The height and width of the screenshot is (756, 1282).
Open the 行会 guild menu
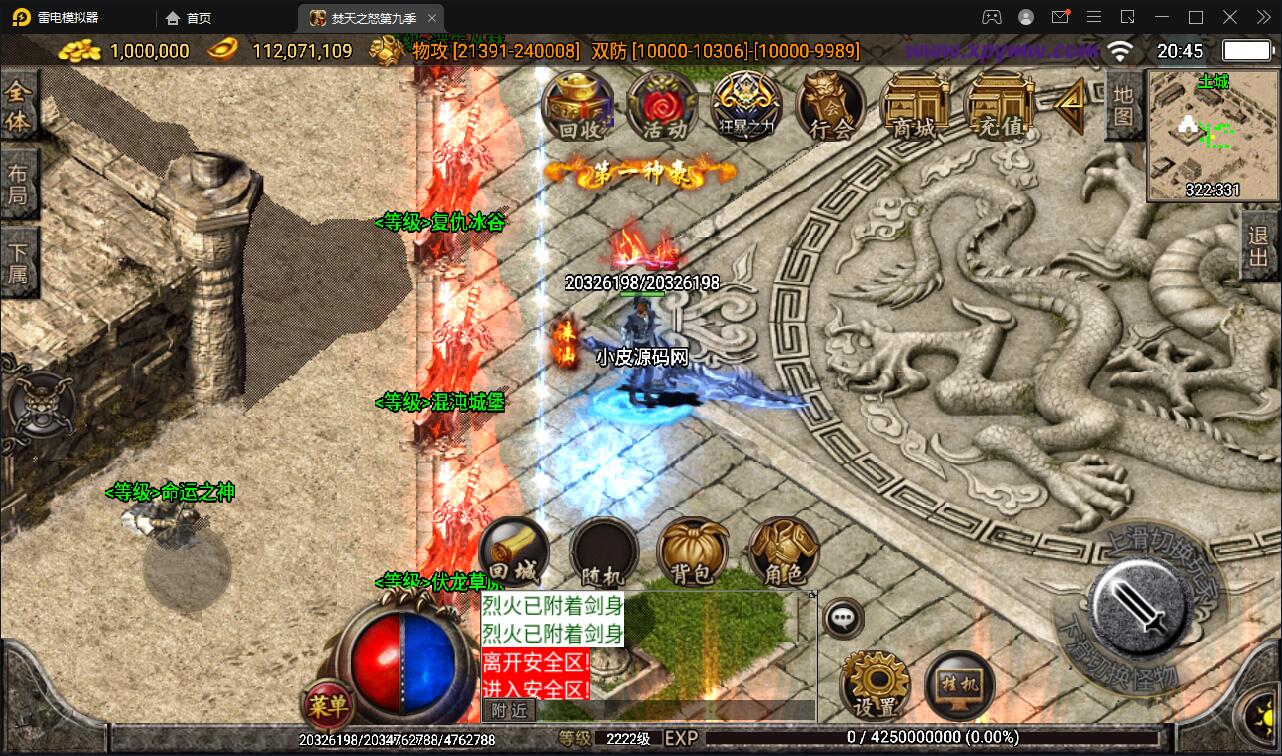point(830,105)
